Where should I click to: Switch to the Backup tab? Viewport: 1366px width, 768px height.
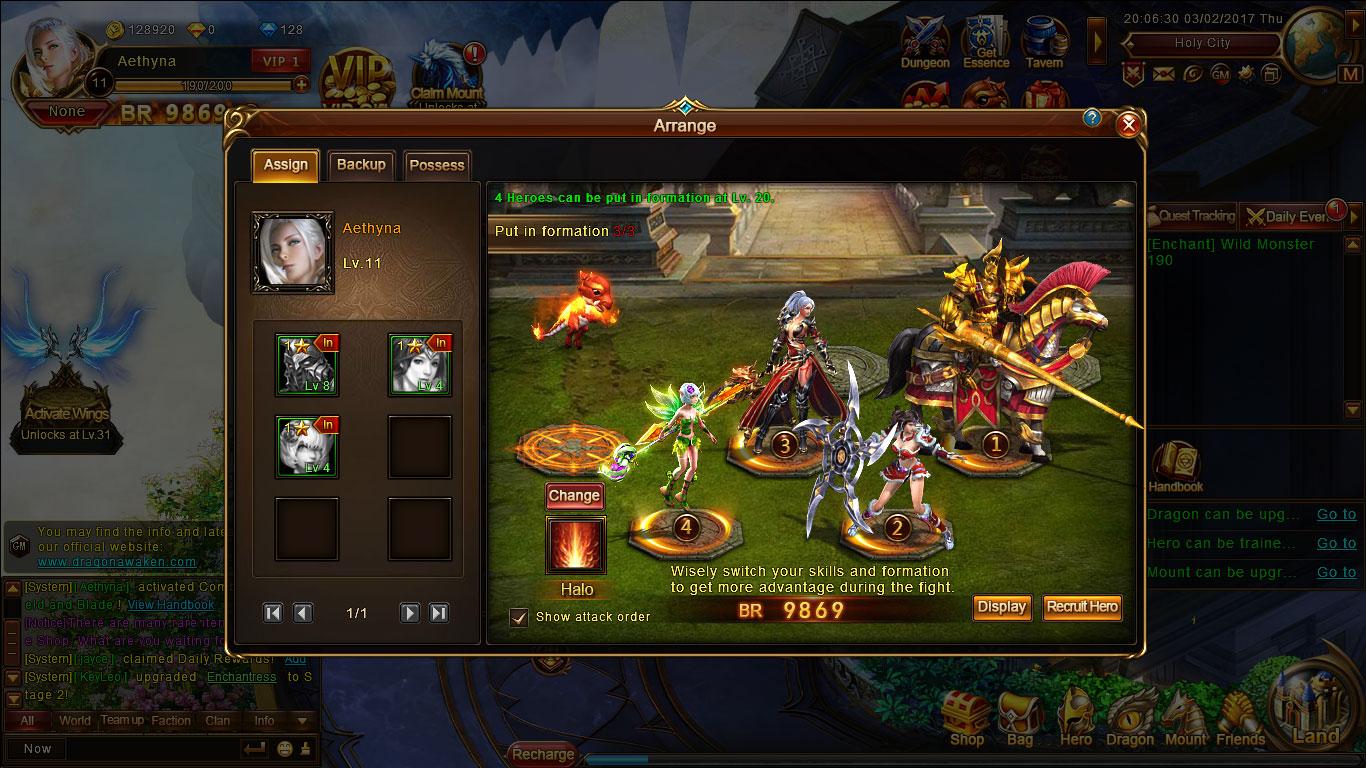coord(361,165)
